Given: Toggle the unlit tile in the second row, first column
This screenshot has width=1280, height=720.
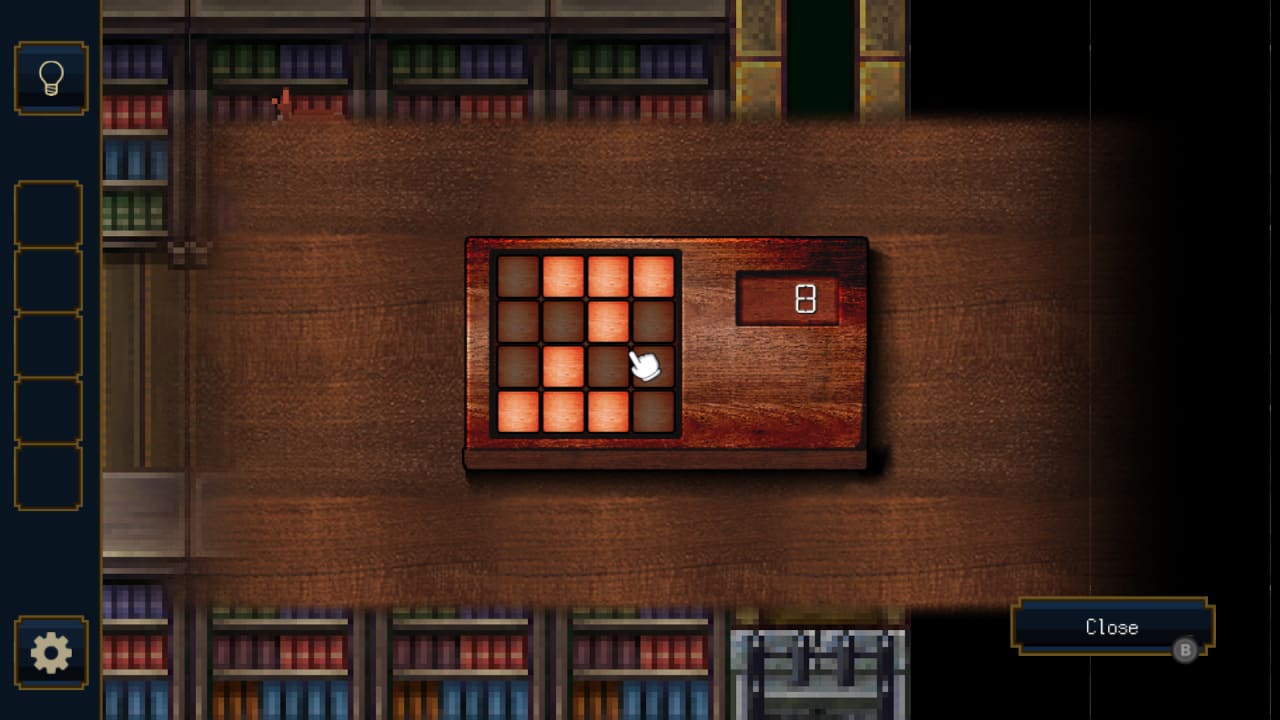Looking at the screenshot, I should point(518,318).
